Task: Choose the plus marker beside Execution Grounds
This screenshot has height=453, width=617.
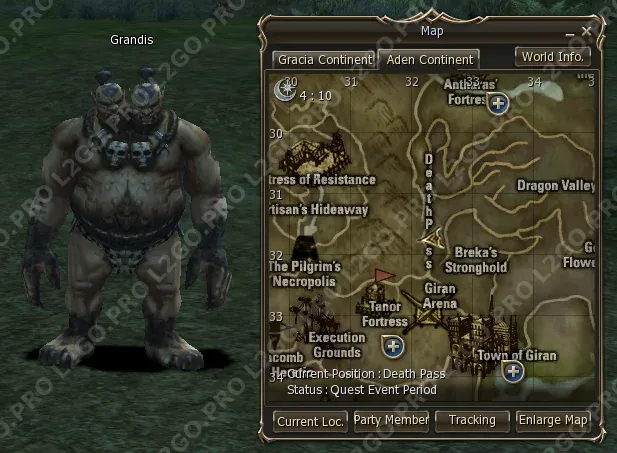Action: click(x=393, y=346)
